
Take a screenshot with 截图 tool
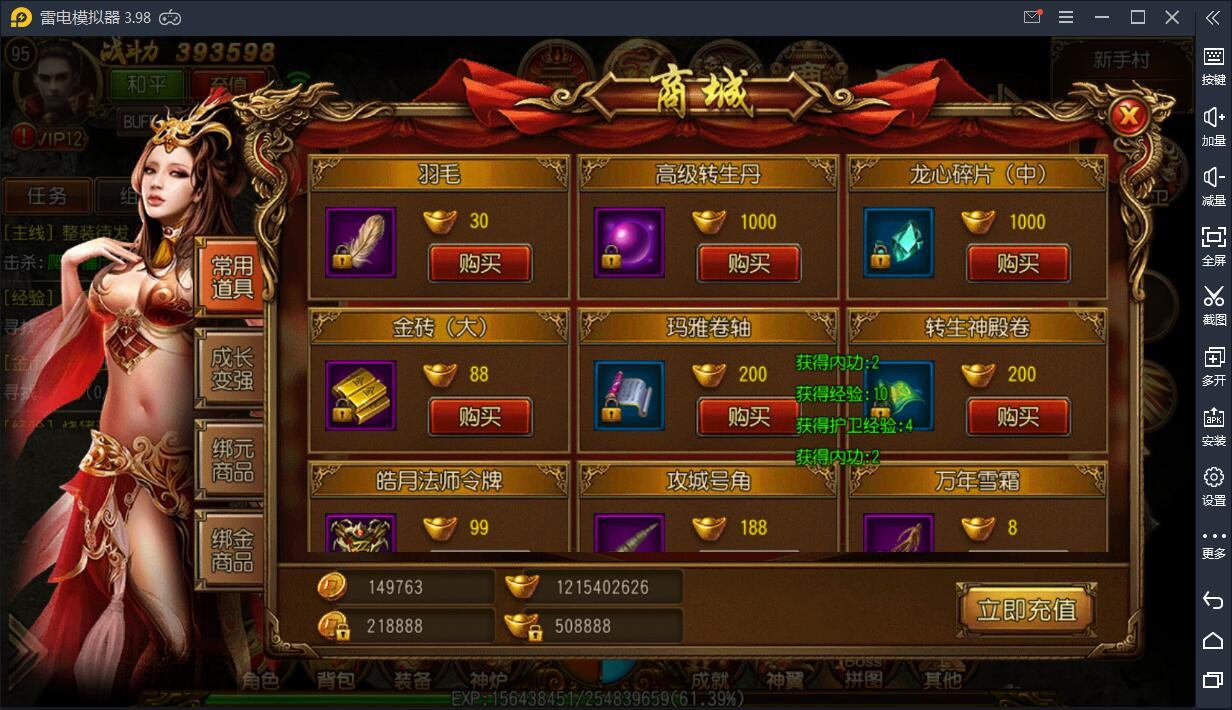(x=1213, y=304)
